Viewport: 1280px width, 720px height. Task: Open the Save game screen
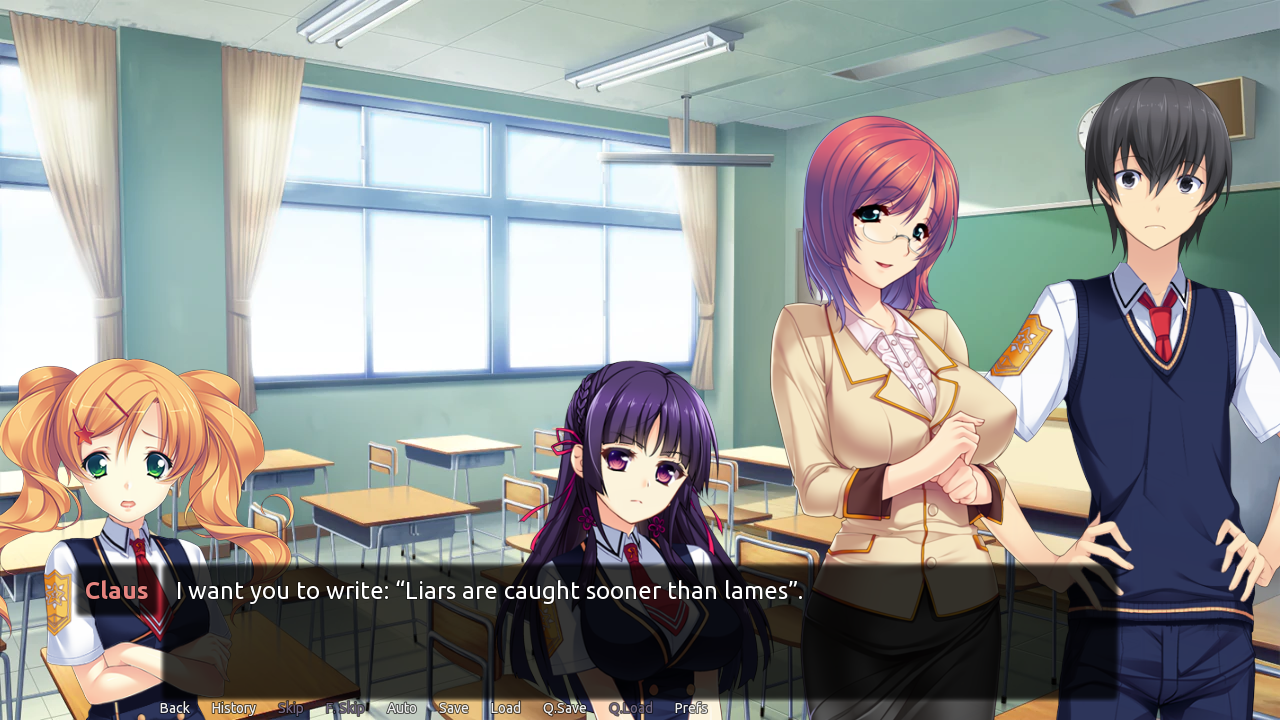453,707
